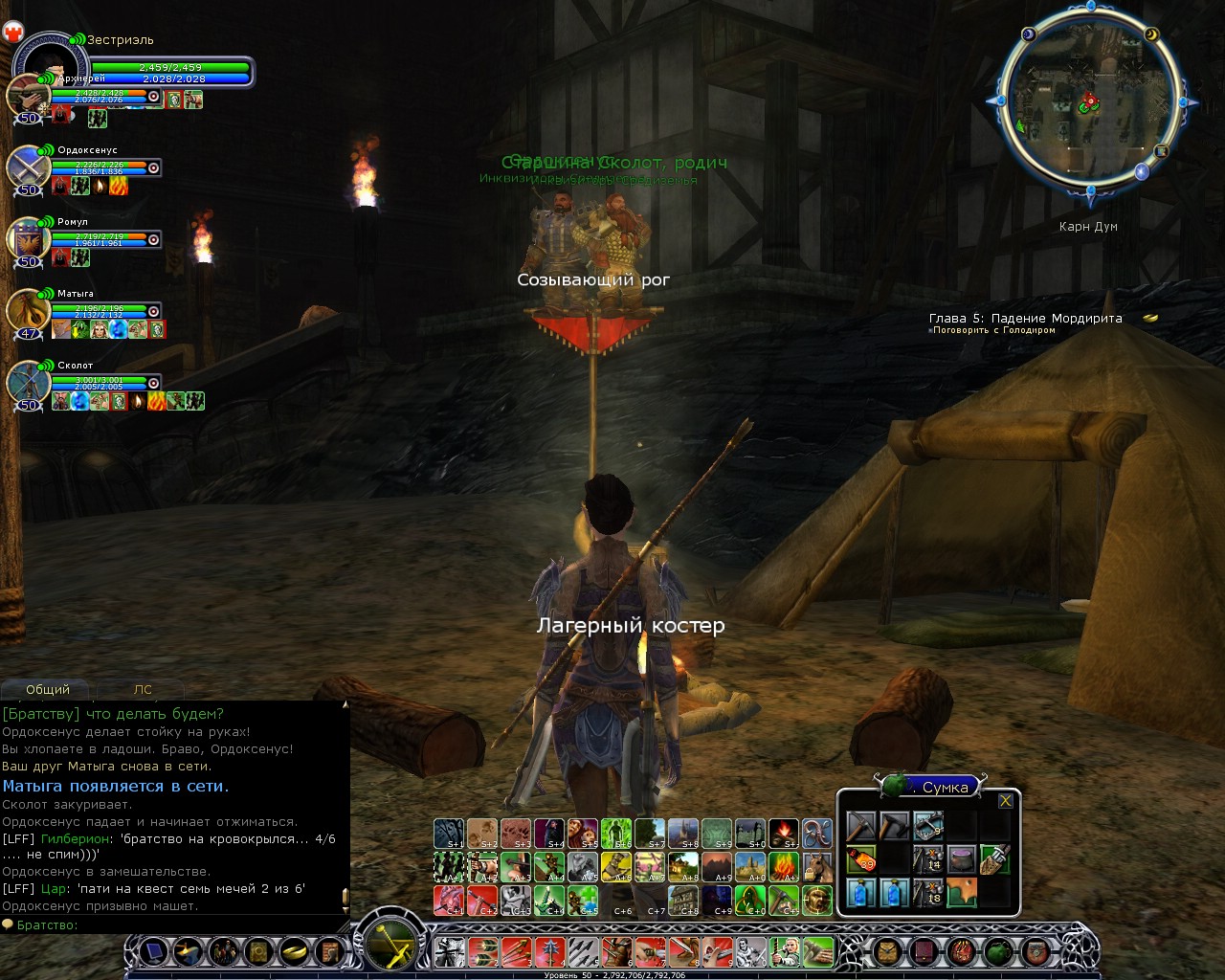
Task: Open quest tracker entry Глава 5: Падение Мордирита
Action: coord(1025,319)
